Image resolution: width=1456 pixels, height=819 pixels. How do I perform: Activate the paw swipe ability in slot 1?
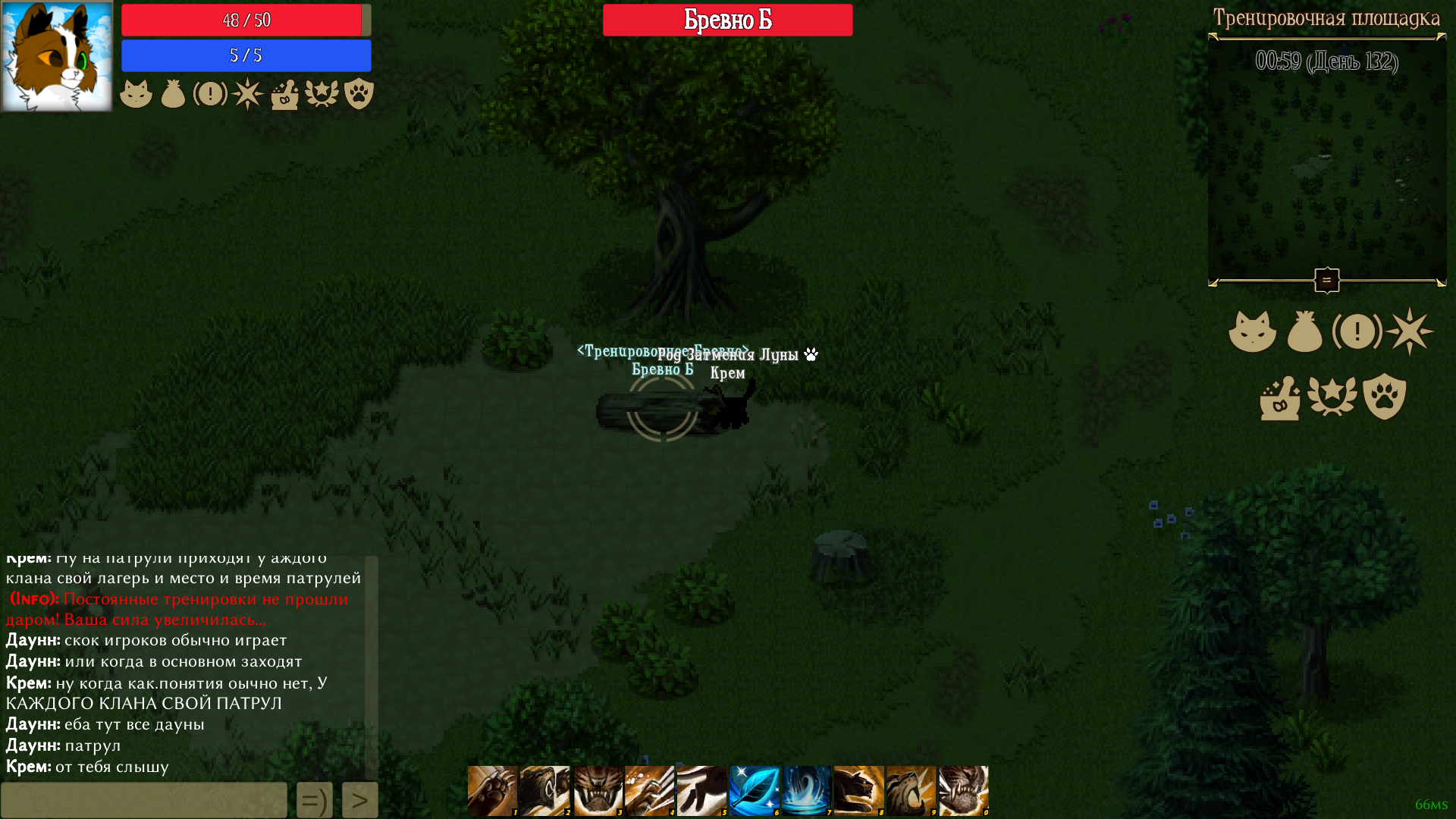(492, 790)
